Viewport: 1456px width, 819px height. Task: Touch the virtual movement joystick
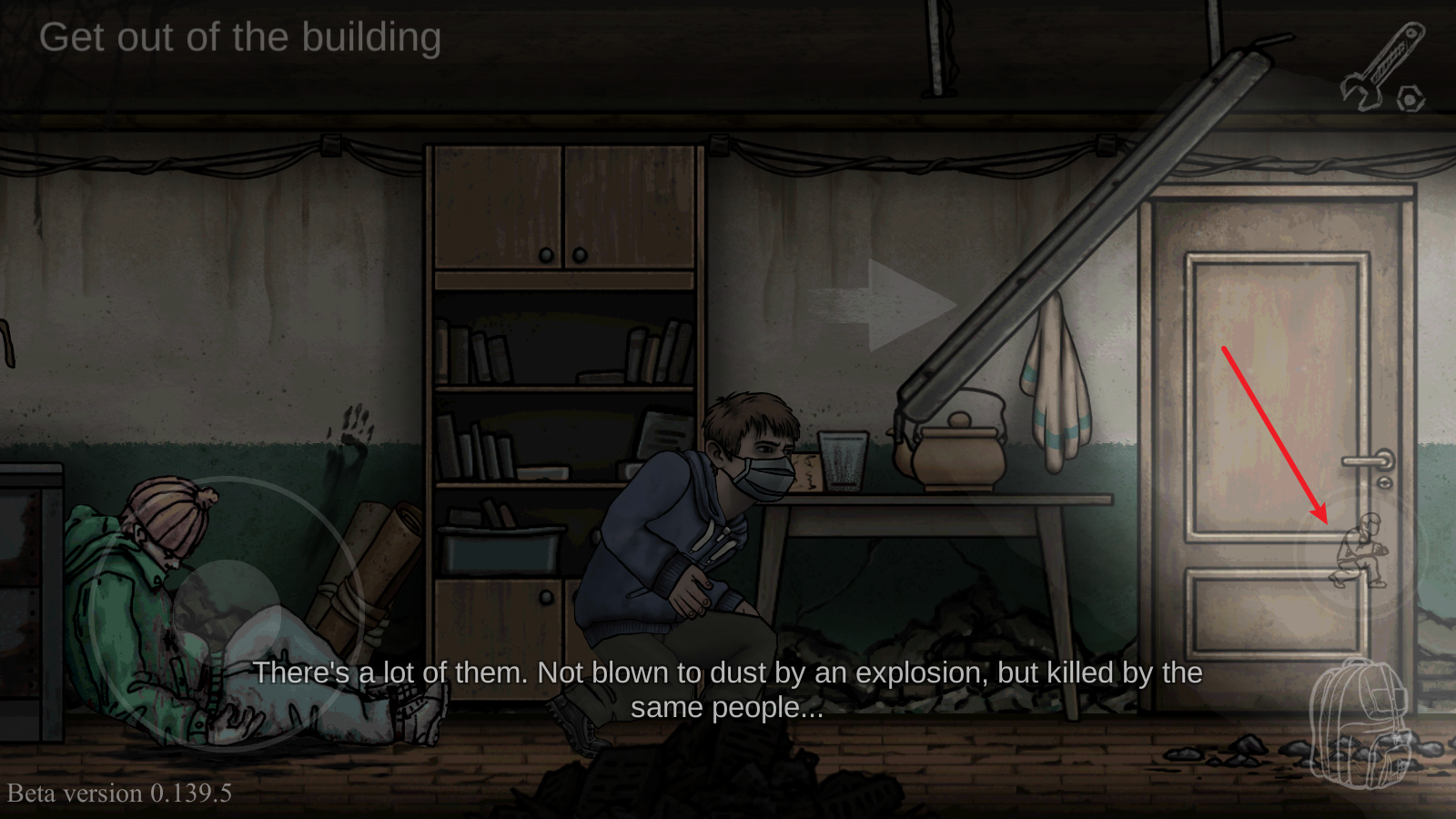pos(227,612)
